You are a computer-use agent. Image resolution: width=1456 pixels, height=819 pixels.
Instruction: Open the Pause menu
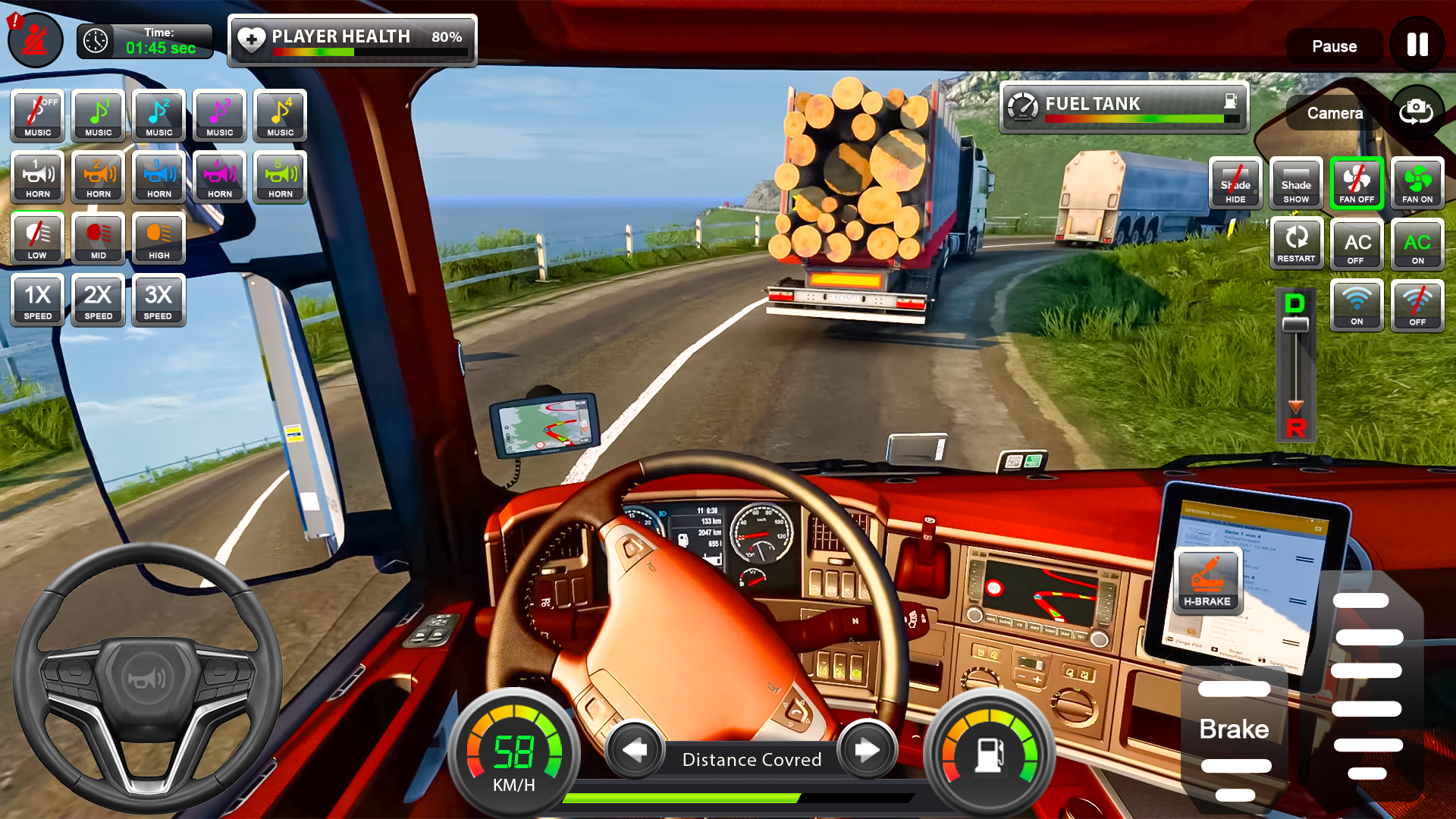[1335, 45]
